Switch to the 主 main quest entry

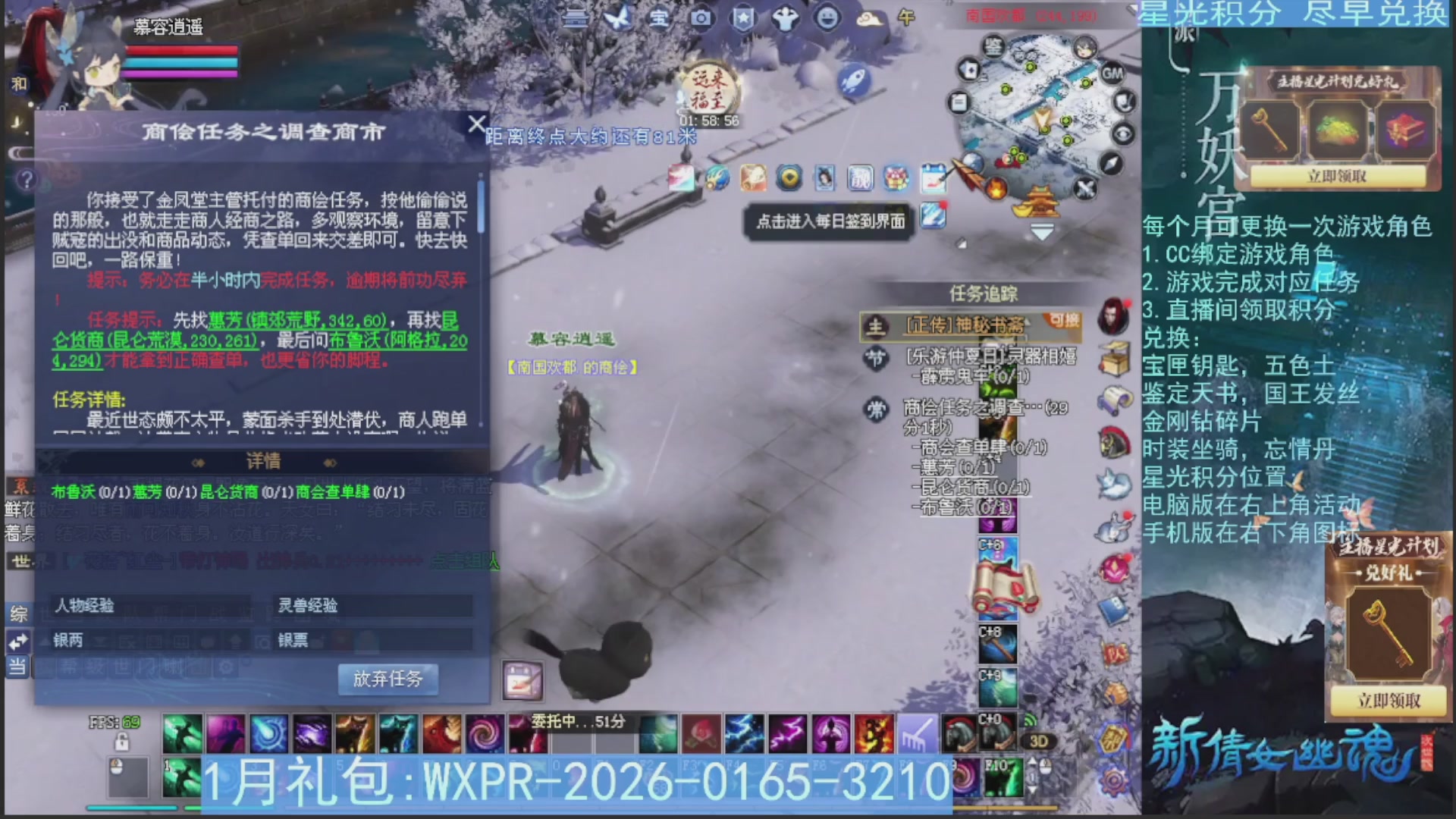[876, 326]
